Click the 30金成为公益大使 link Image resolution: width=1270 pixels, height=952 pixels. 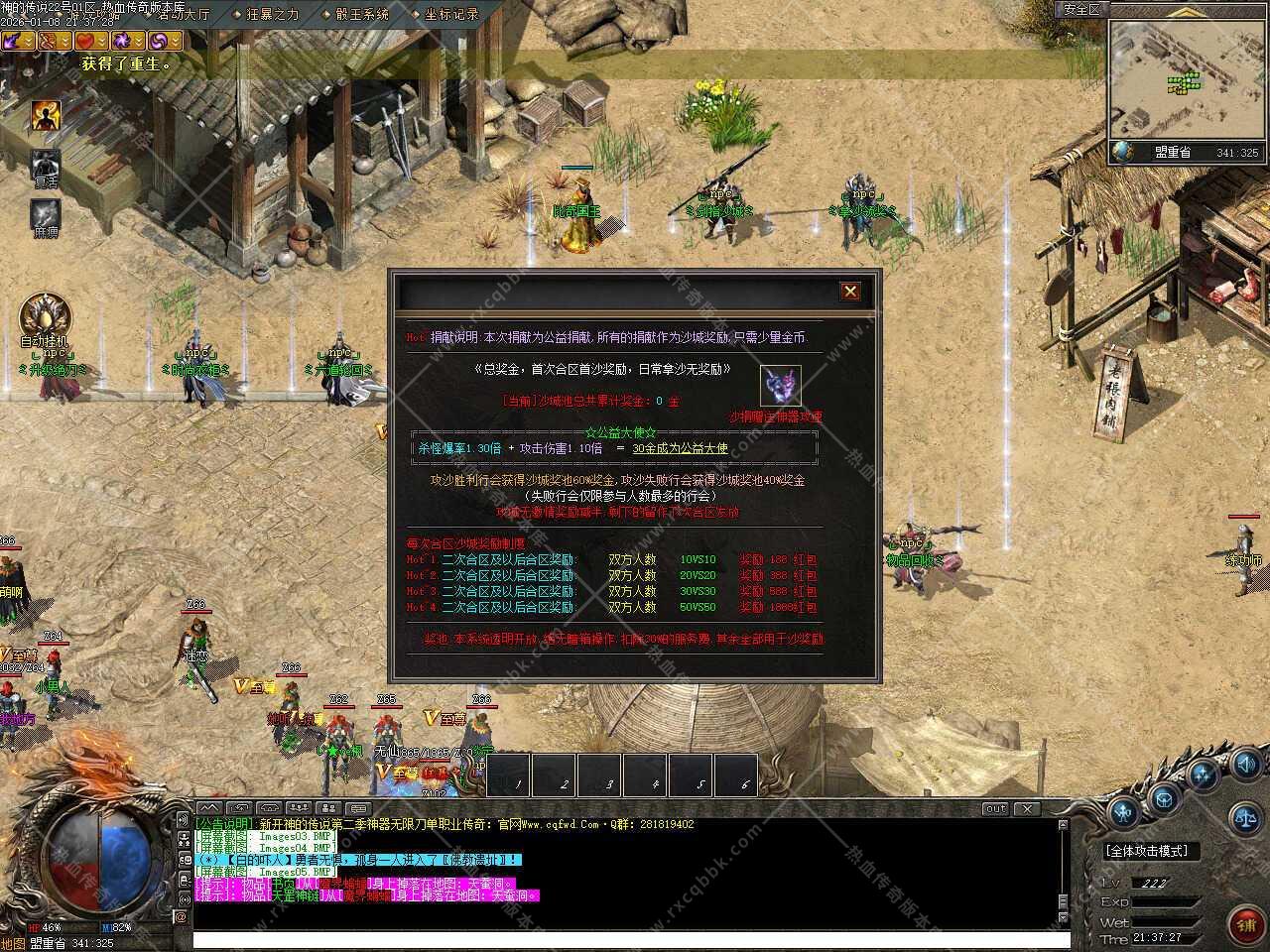680,448
